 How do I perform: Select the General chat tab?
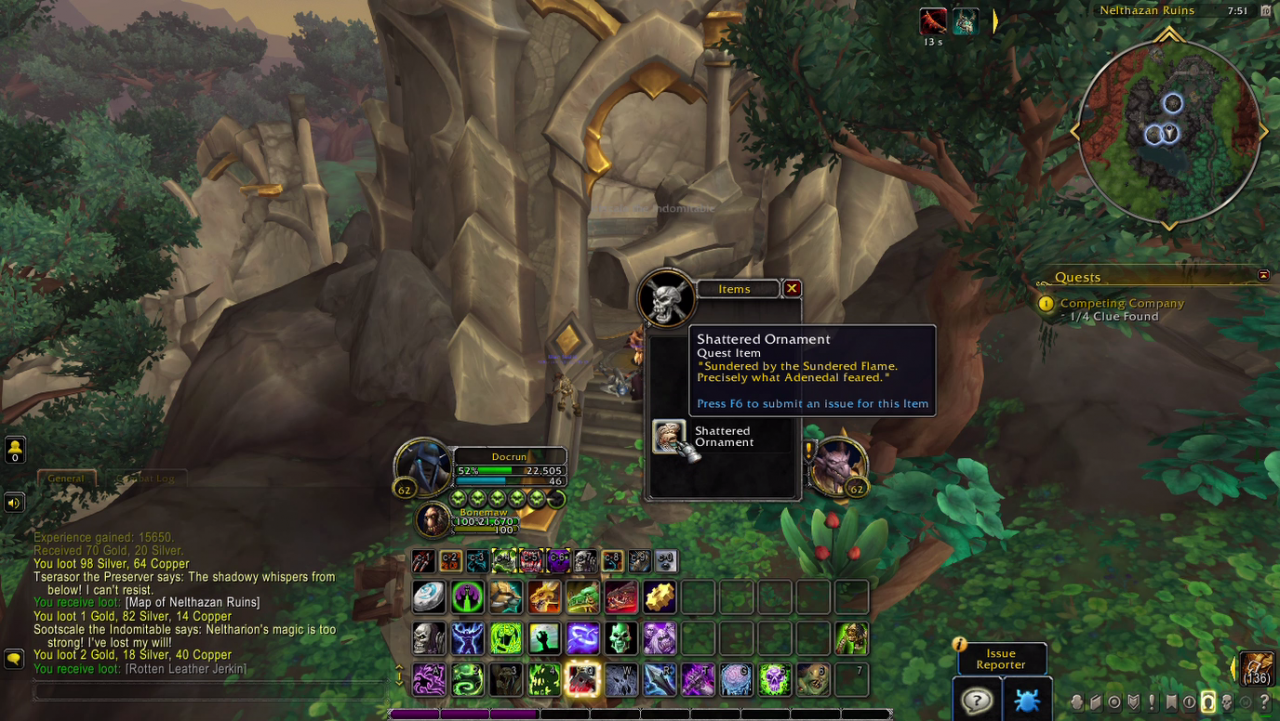click(x=66, y=478)
